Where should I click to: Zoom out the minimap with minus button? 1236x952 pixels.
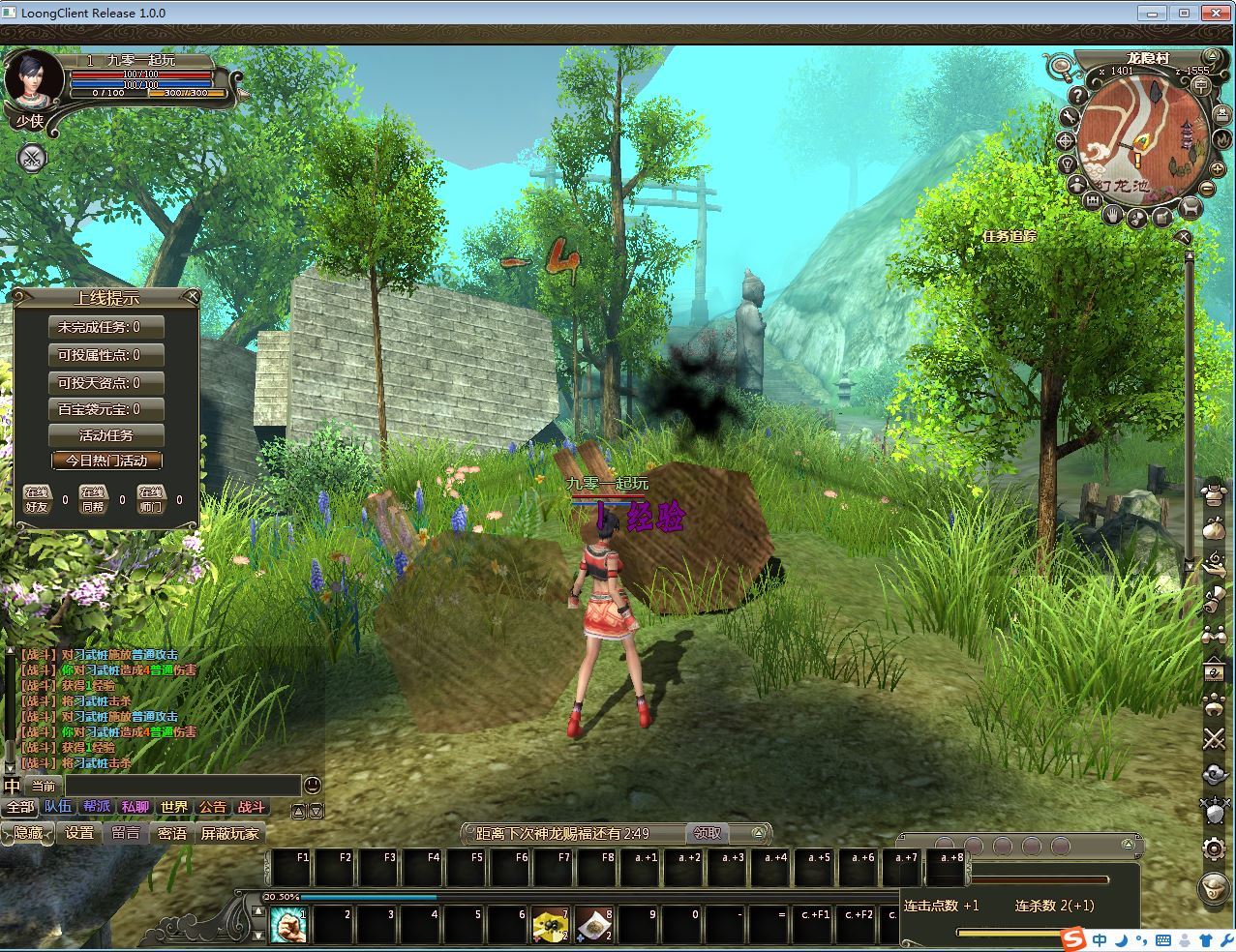point(1209,188)
